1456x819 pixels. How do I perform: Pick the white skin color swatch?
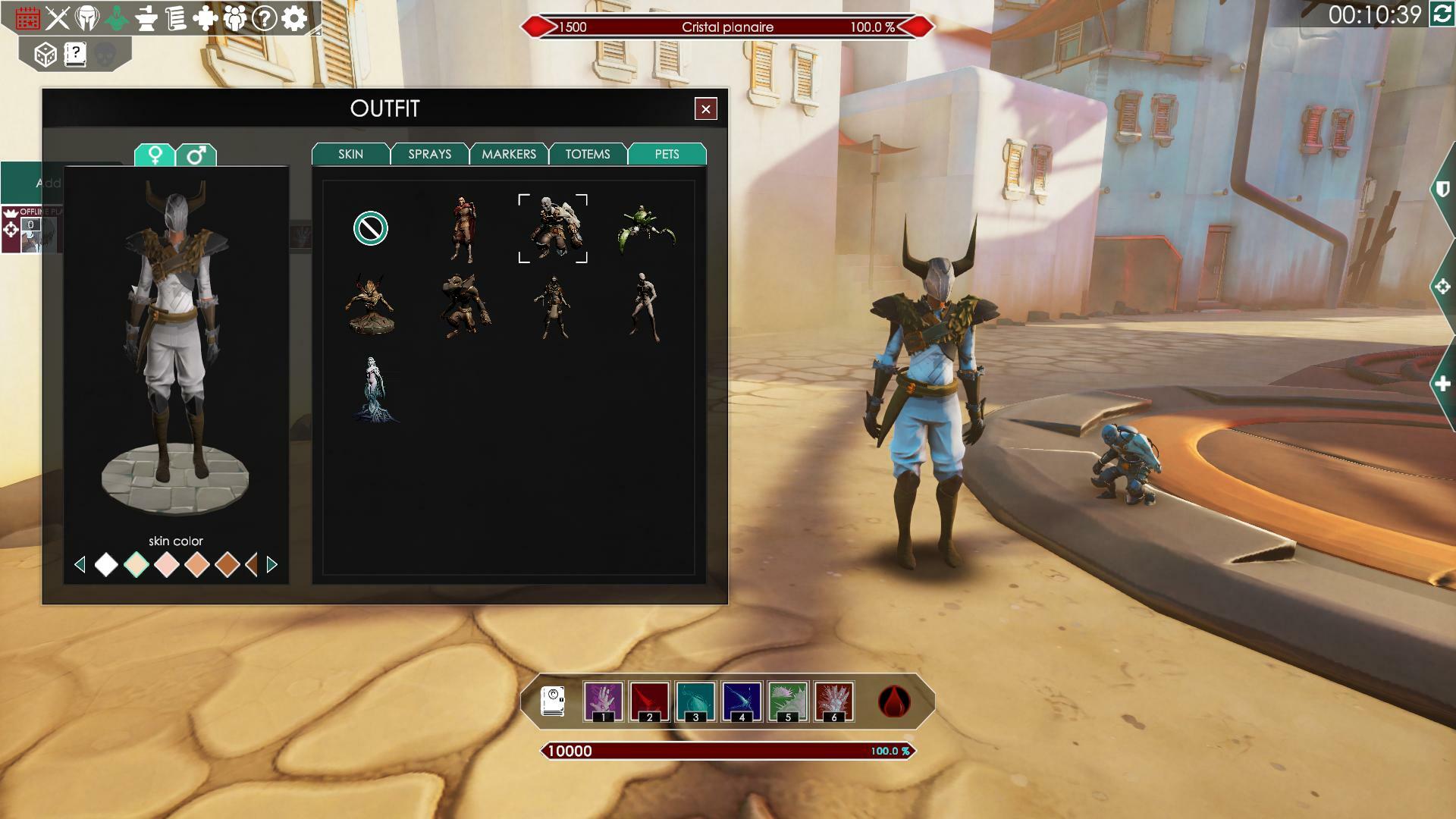(x=106, y=564)
